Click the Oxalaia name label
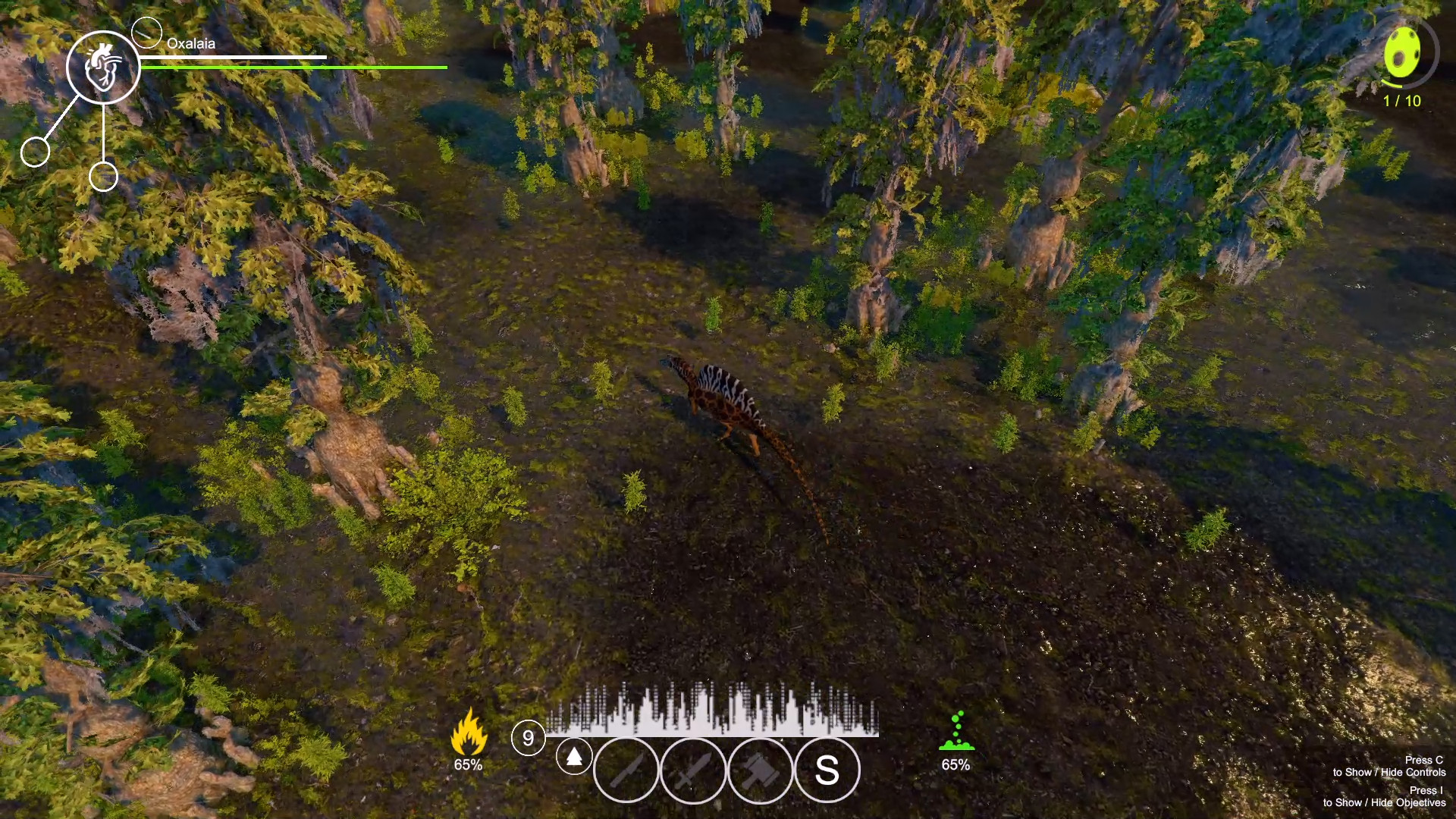Screen dimensions: 1456x819 [190, 43]
